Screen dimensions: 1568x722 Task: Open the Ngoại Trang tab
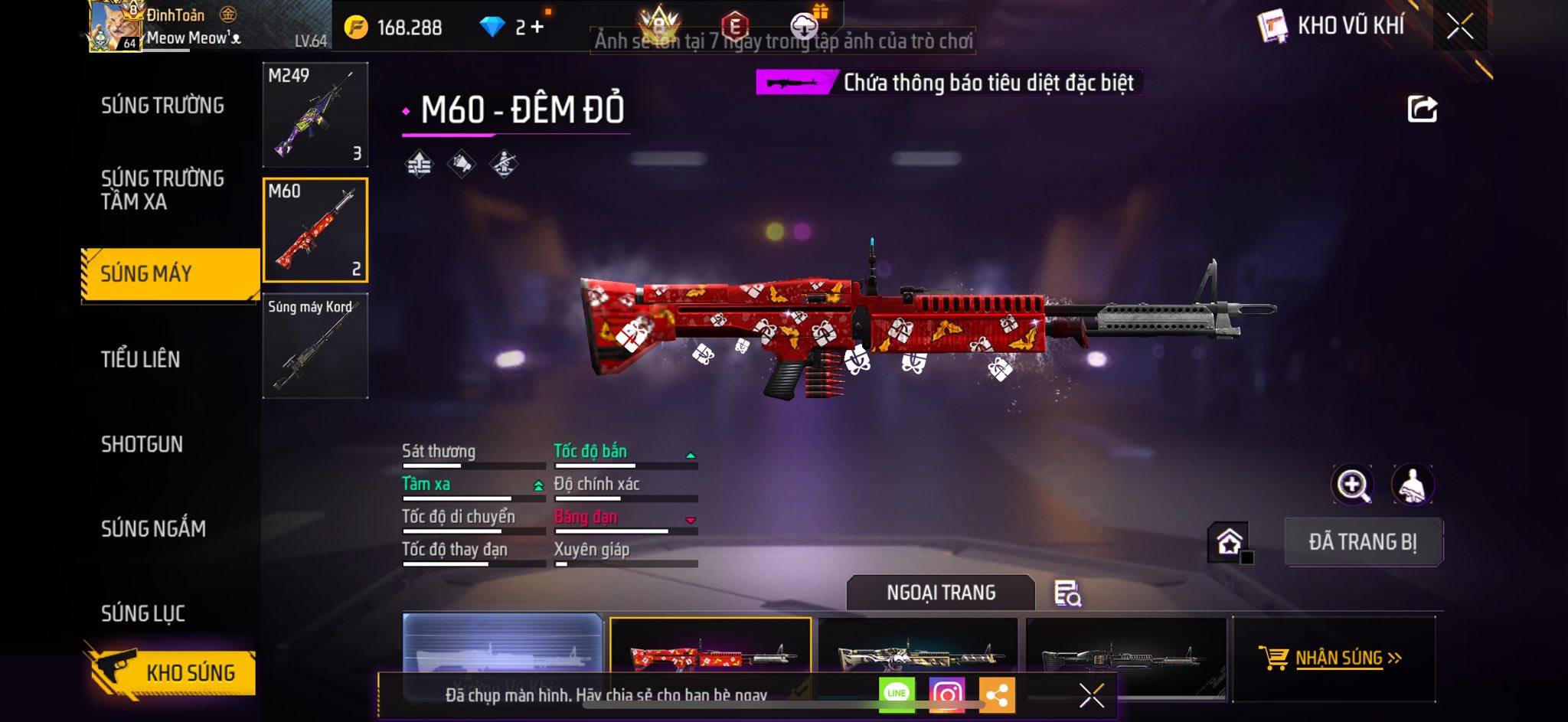(941, 593)
